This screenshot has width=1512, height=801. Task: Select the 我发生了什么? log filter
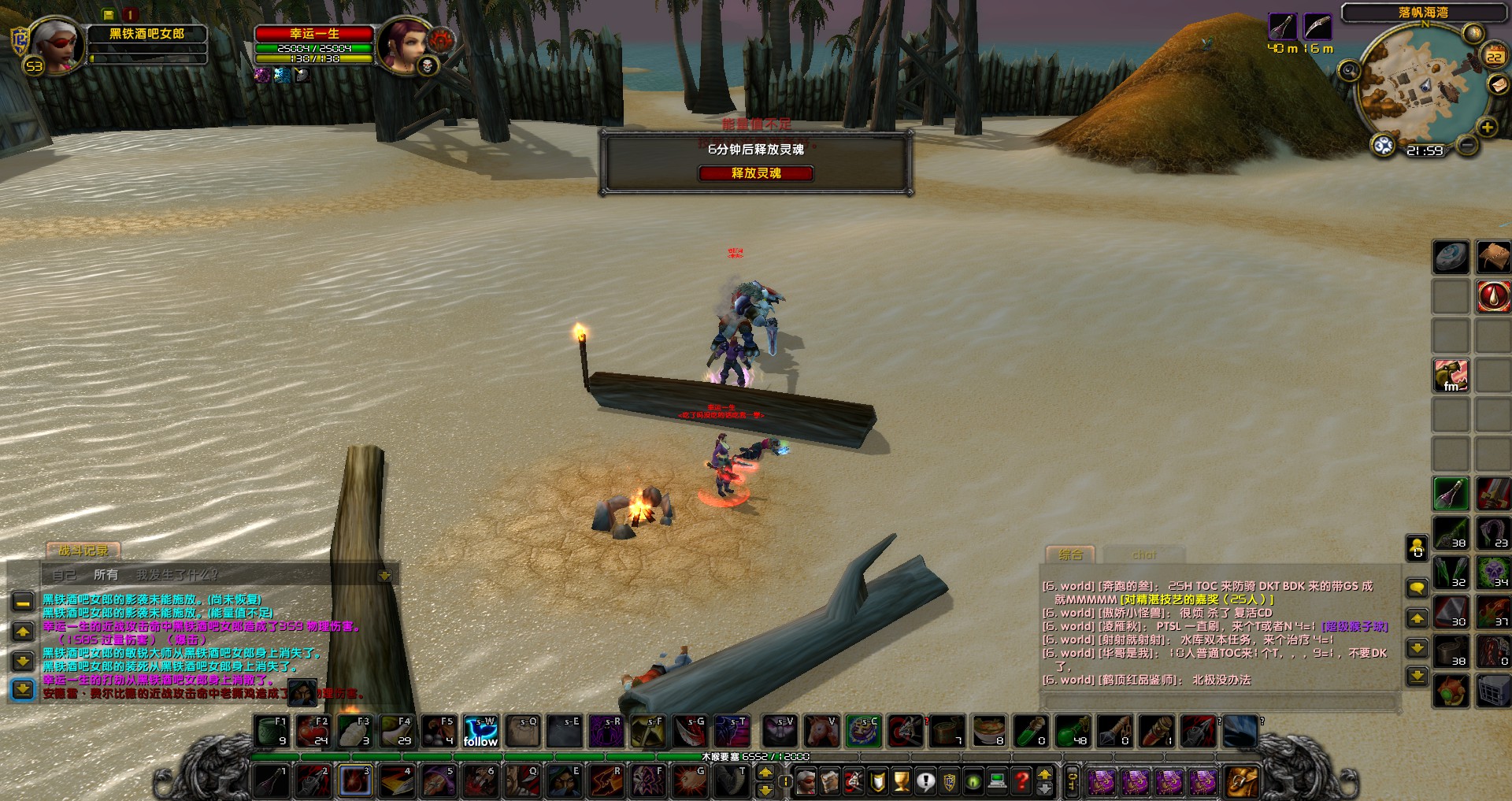point(177,575)
